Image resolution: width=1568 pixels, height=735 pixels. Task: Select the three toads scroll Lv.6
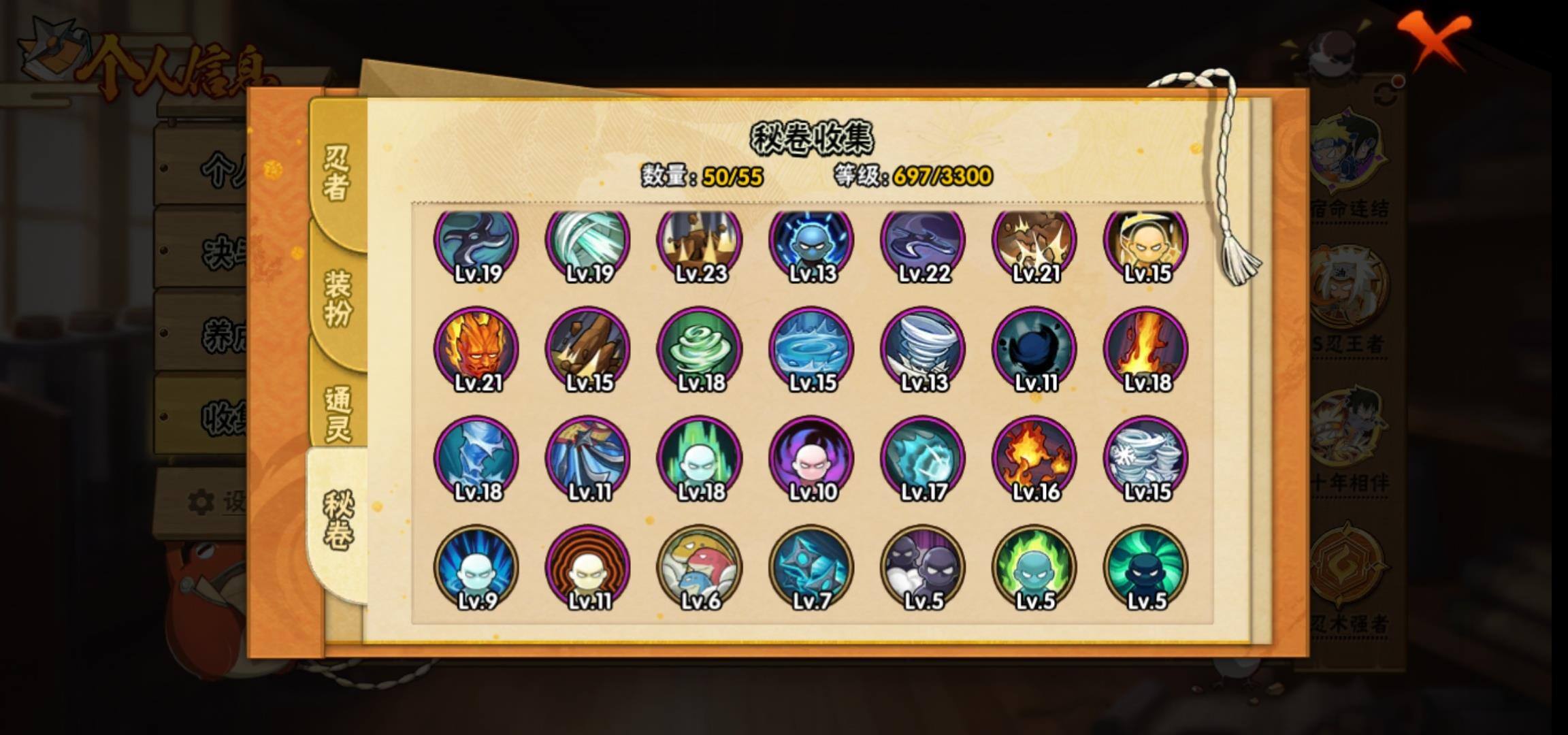[x=700, y=566]
